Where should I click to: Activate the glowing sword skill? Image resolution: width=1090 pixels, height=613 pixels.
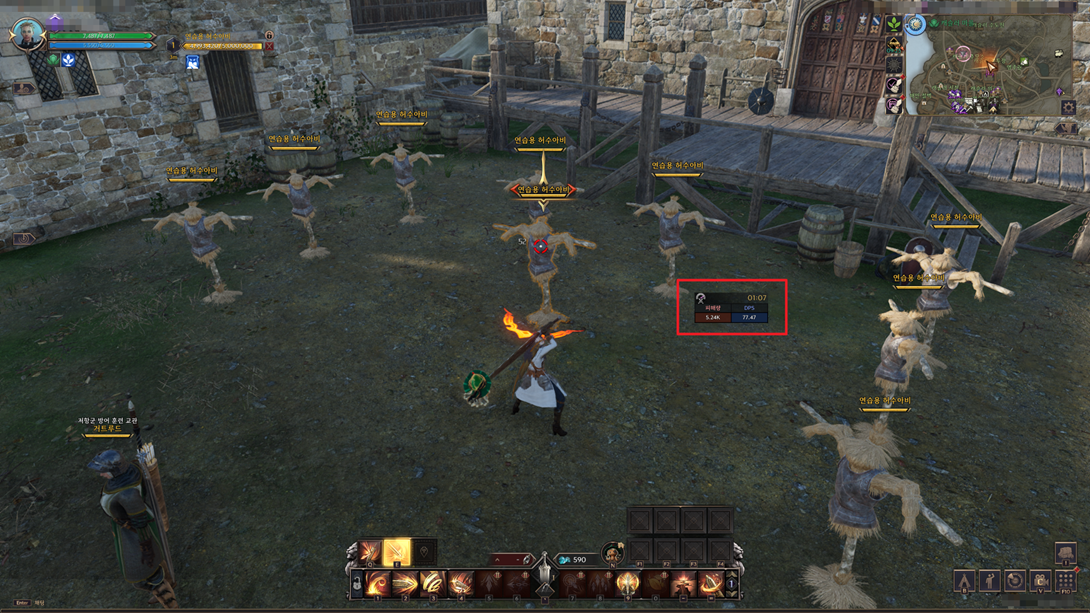coord(397,551)
